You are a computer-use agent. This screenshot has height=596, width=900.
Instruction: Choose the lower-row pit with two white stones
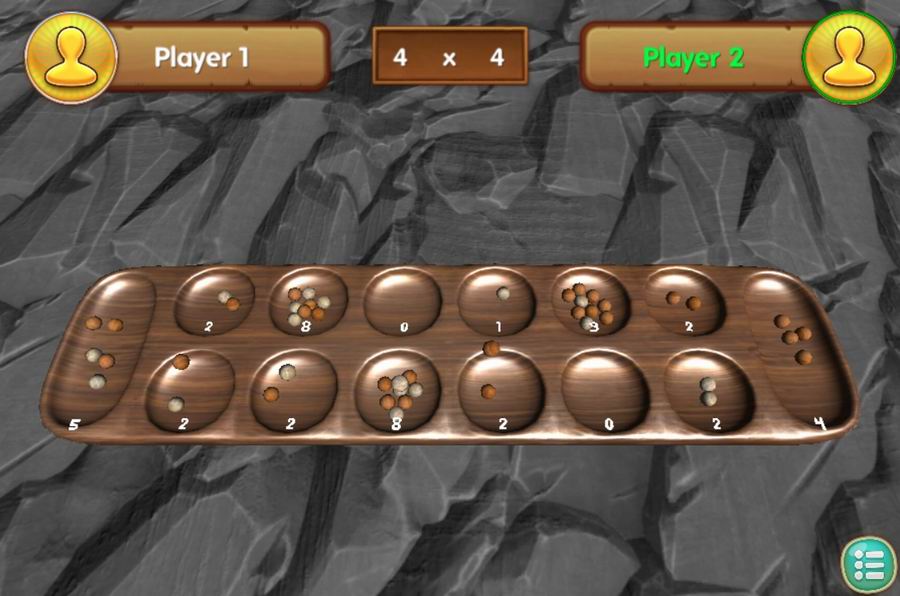(x=709, y=390)
